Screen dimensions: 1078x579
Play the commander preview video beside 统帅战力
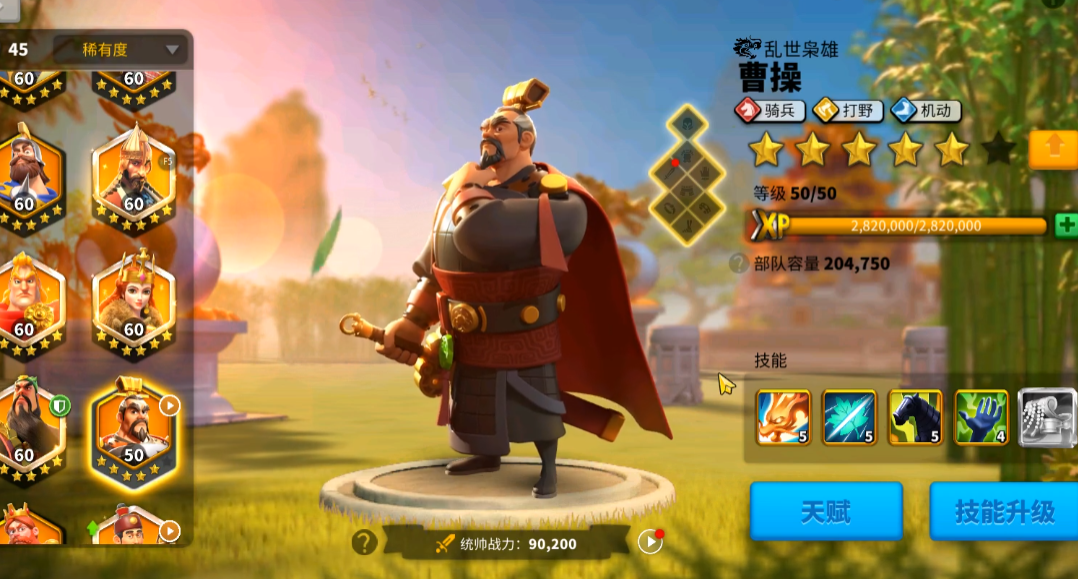(x=650, y=541)
